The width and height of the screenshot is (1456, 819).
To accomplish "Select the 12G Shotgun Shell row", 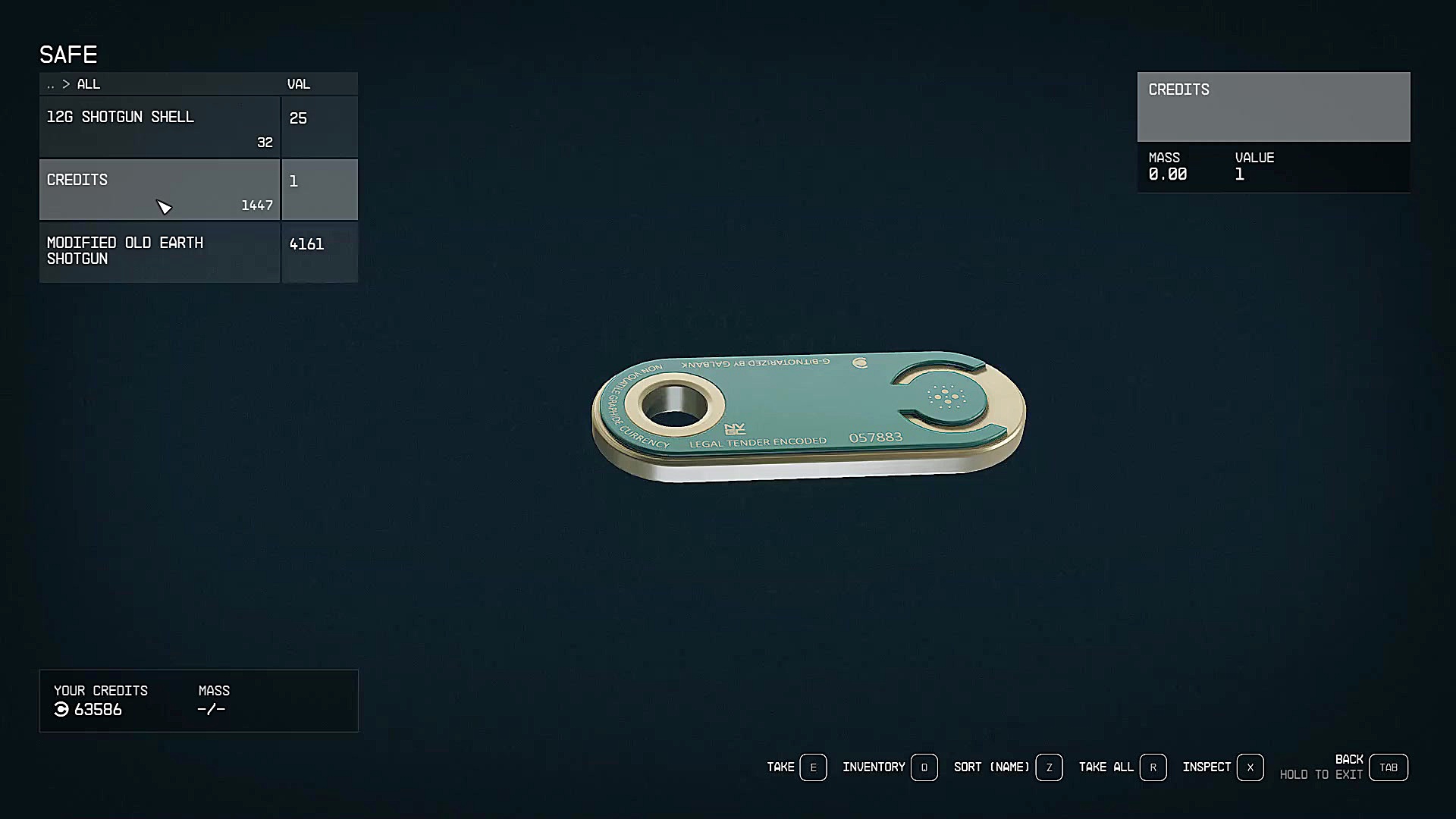I will pos(159,127).
